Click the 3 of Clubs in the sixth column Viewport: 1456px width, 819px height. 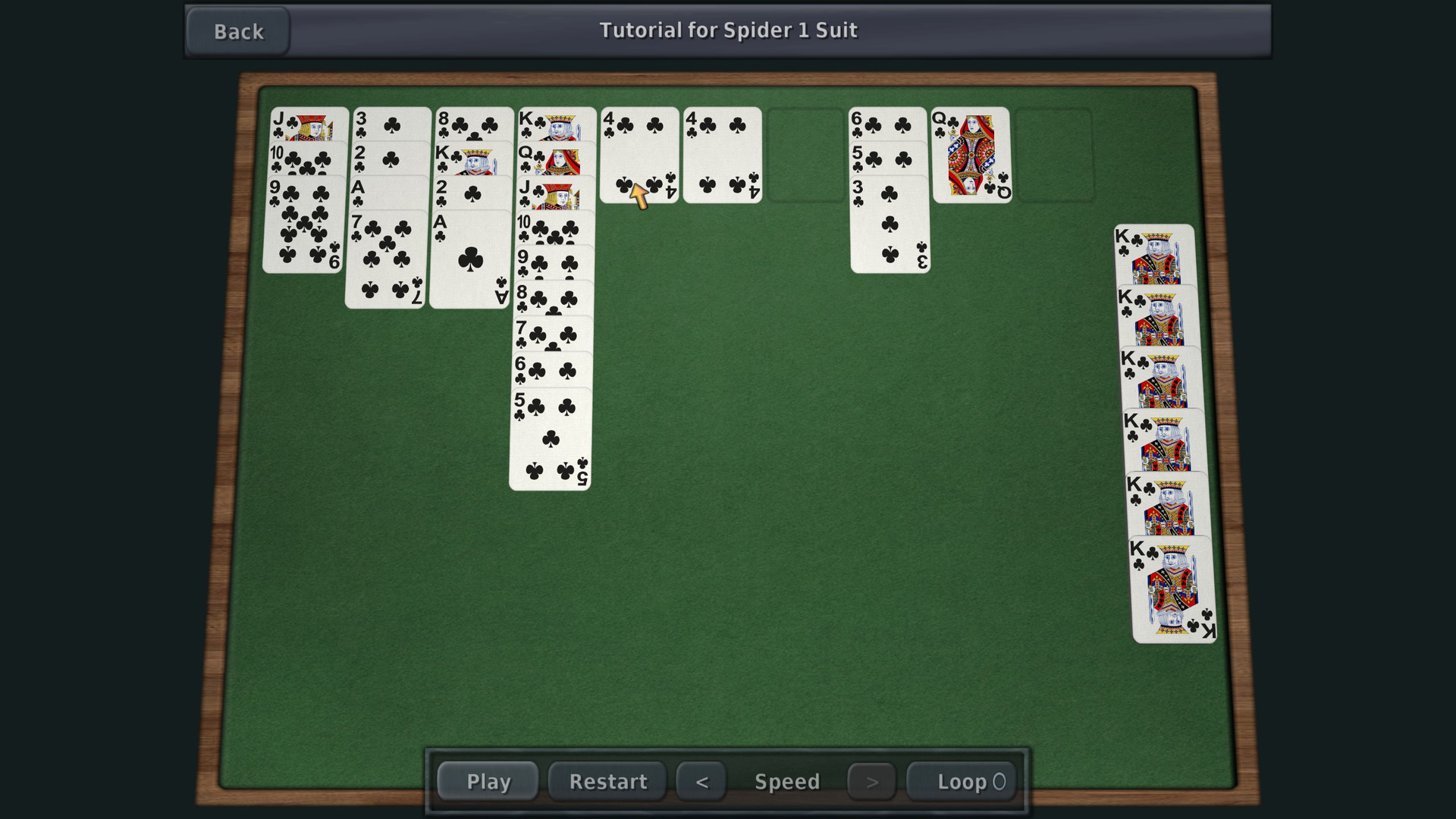pyautogui.click(x=891, y=227)
